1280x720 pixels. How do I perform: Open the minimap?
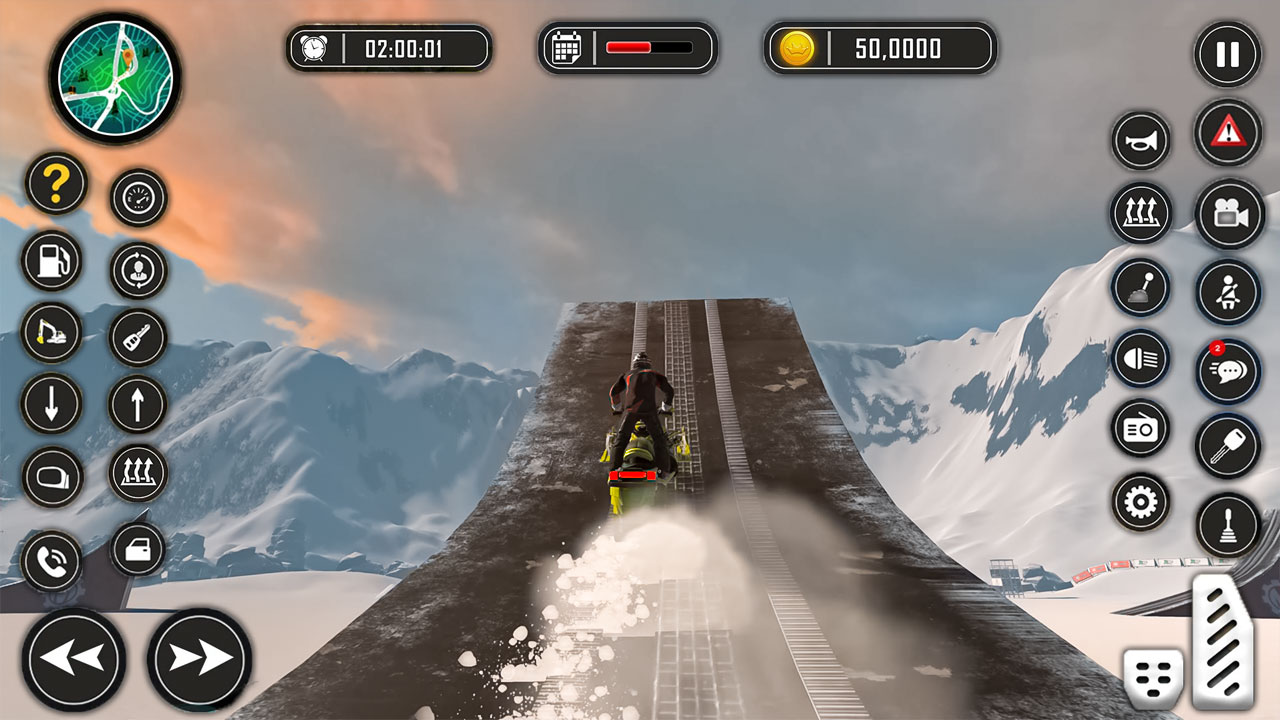(x=118, y=75)
